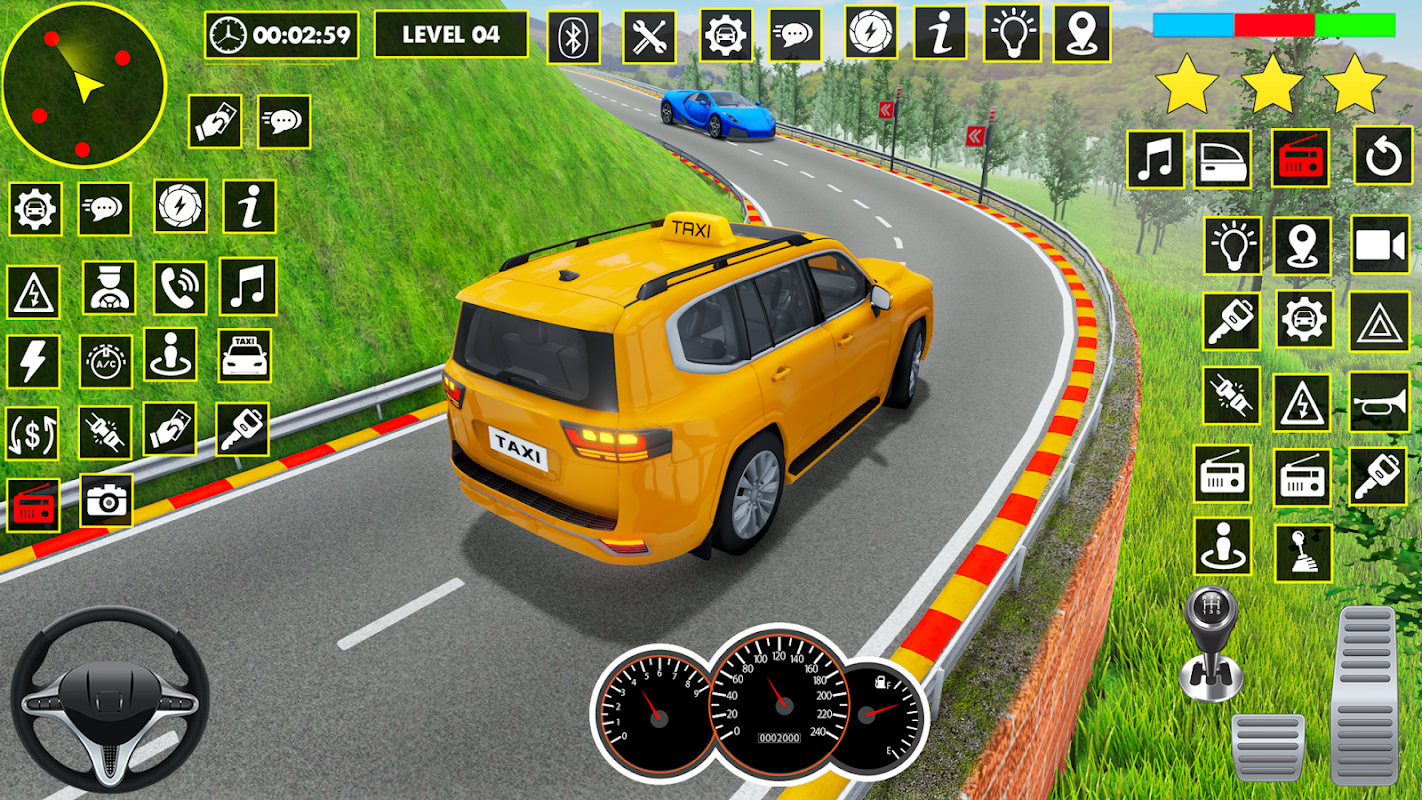
Task: Open the dollar exchange arrows icon
Action: (32, 433)
